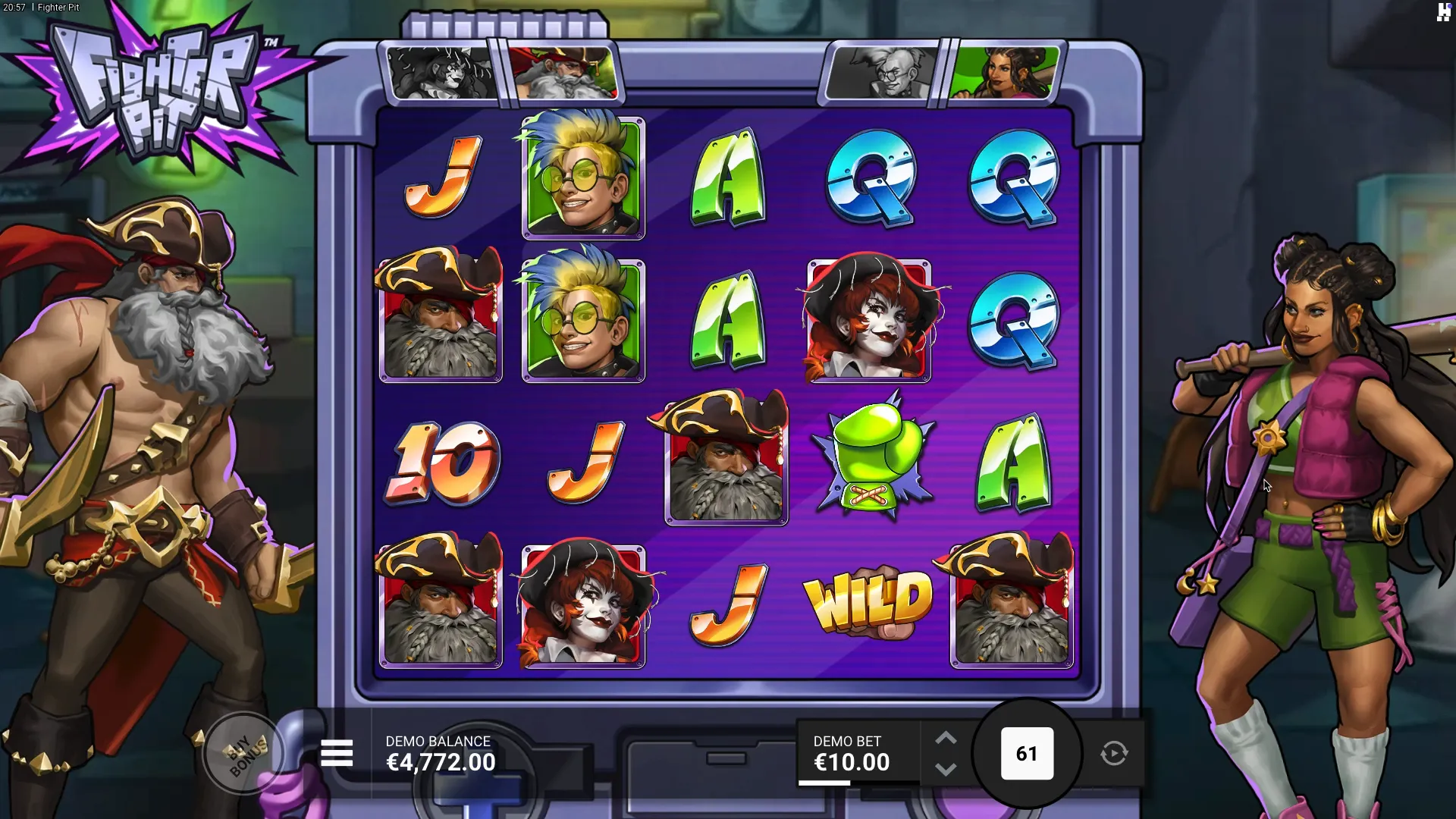Open the autoplay settings

(1114, 754)
